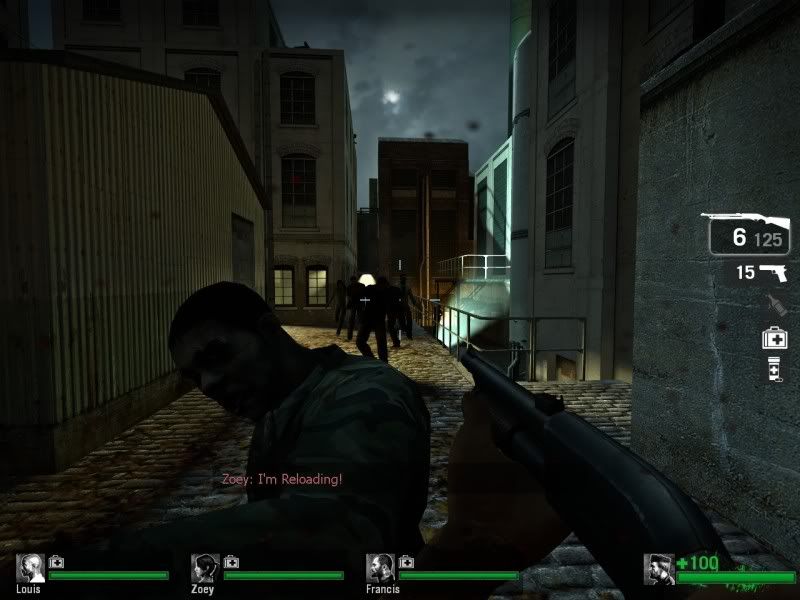Click the medkit icon beside Louis's portrait
800x600 pixels.
pos(57,561)
